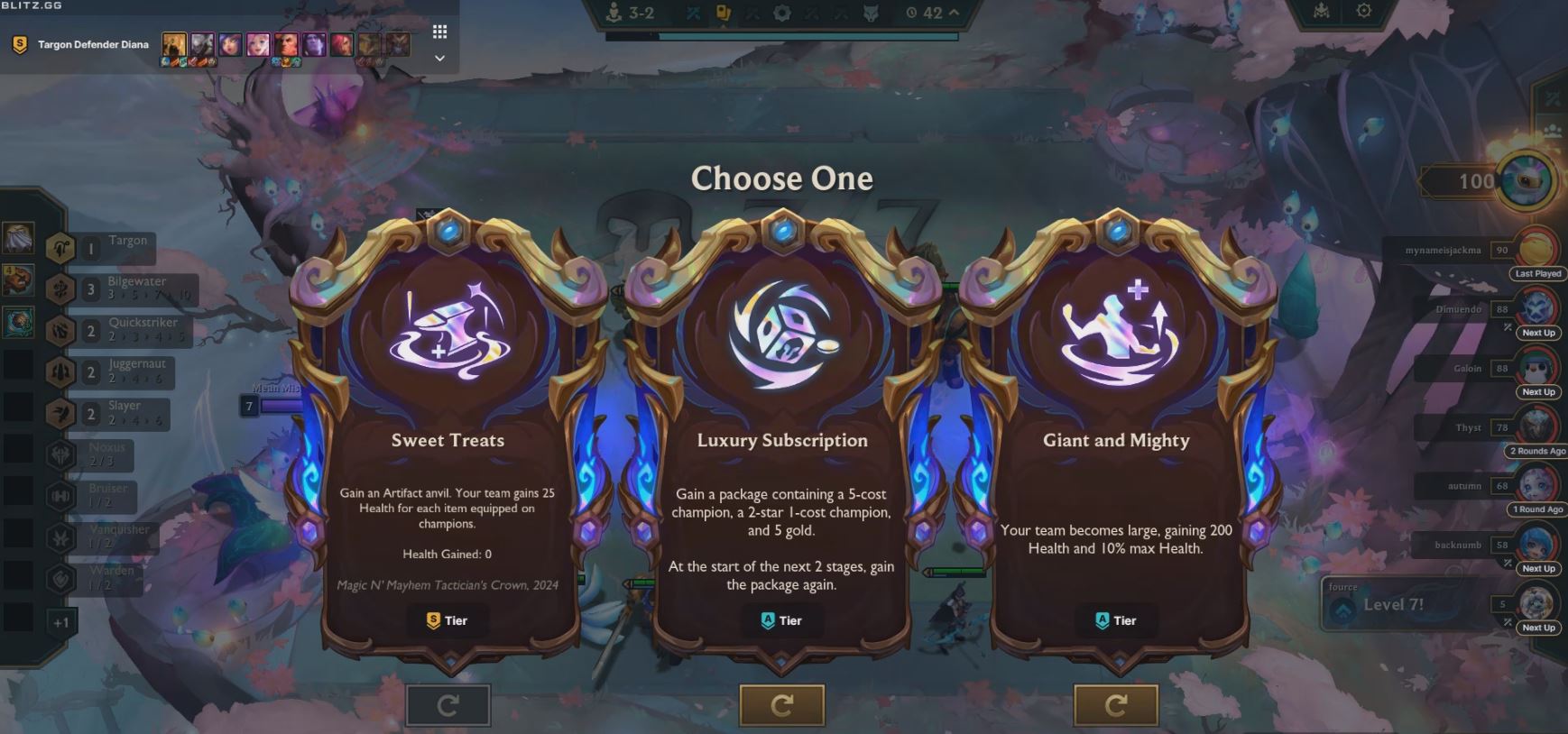
Task: Select the Sweet Treats augment card
Action: point(448,442)
